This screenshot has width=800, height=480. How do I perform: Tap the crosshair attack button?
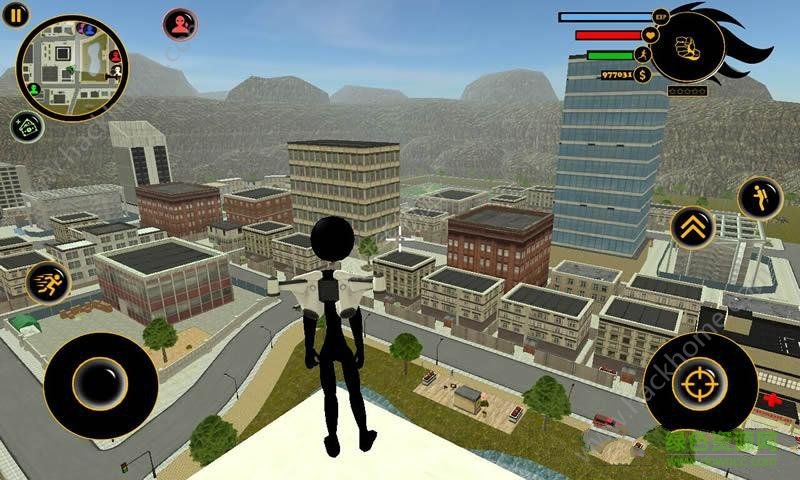699,382
